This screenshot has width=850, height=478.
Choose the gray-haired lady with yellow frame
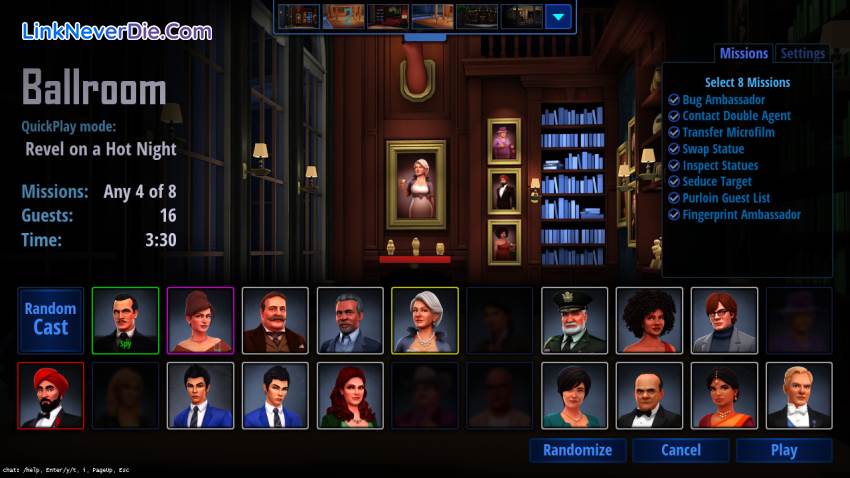(425, 320)
